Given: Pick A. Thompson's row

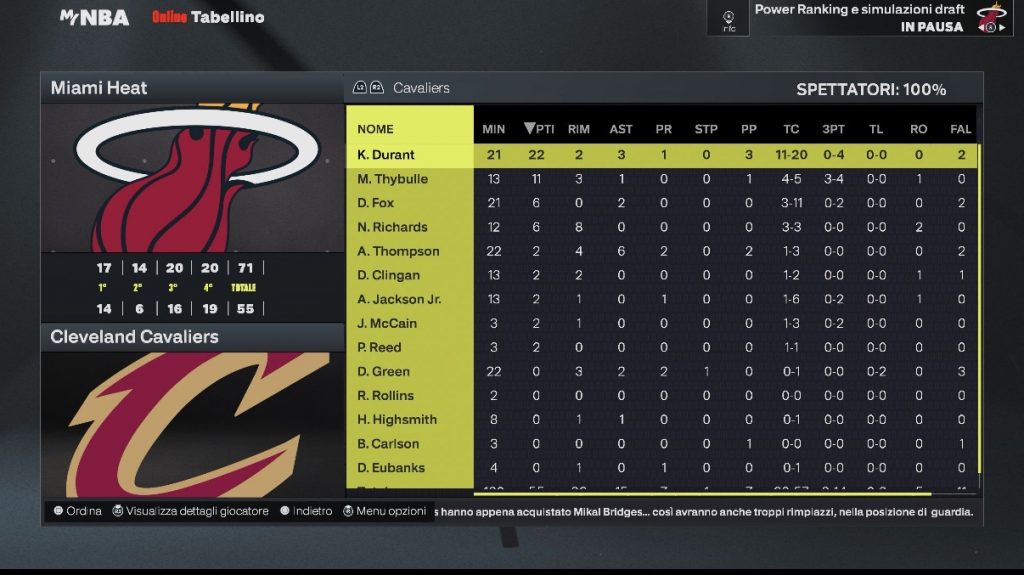Looking at the screenshot, I should pos(398,251).
